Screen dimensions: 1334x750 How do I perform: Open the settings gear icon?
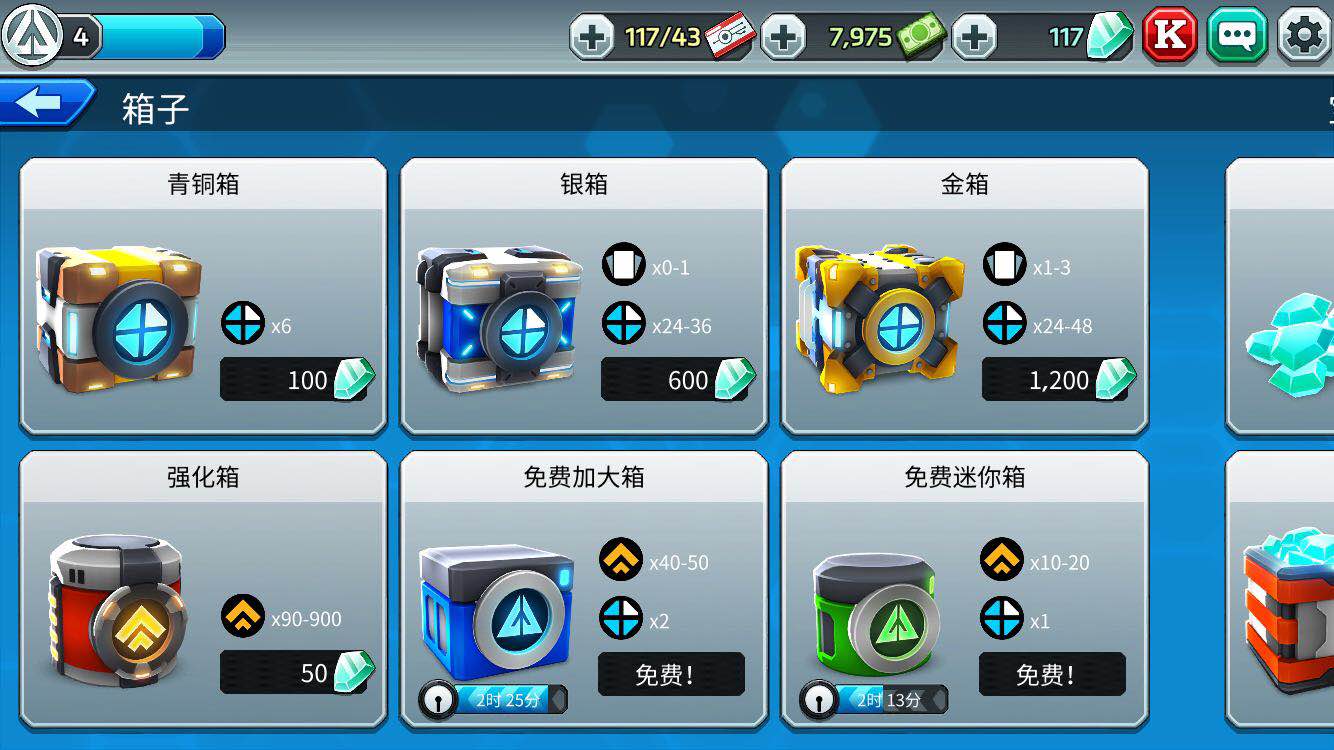point(1303,35)
